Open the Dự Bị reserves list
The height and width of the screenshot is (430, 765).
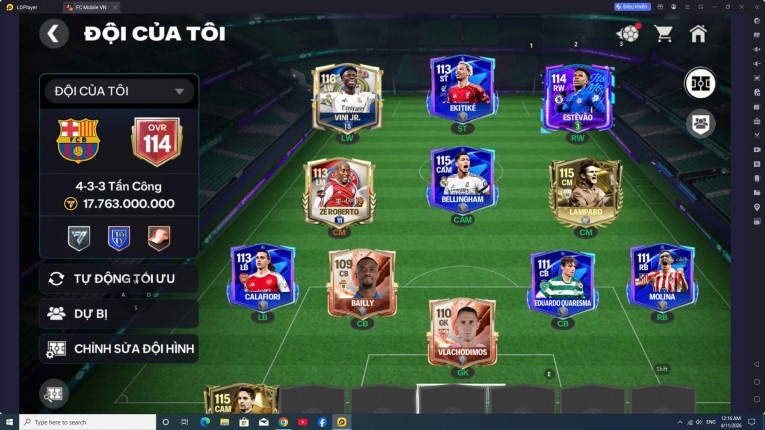coord(118,313)
